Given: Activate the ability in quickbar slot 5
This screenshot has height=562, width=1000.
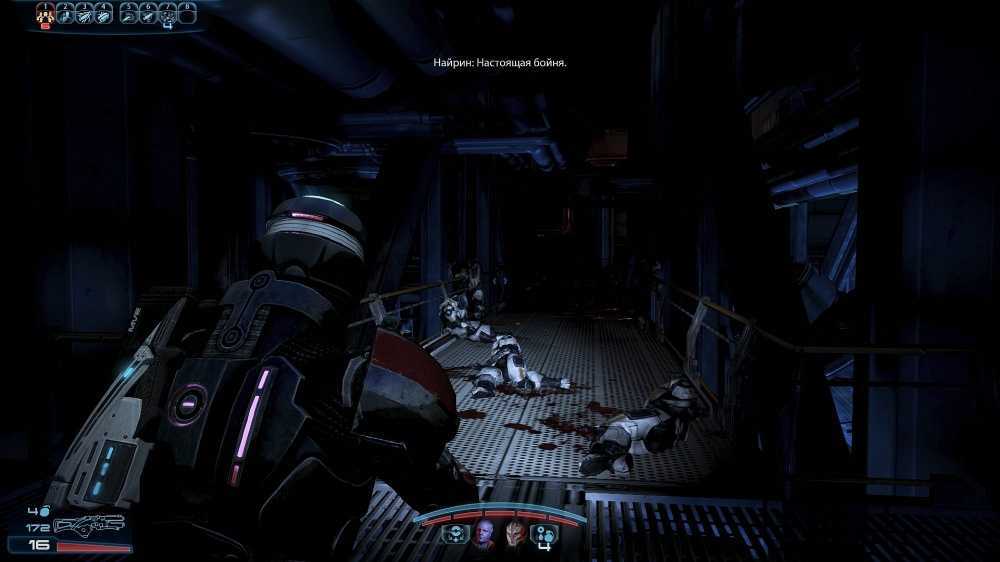Looking at the screenshot, I should 127,13.
